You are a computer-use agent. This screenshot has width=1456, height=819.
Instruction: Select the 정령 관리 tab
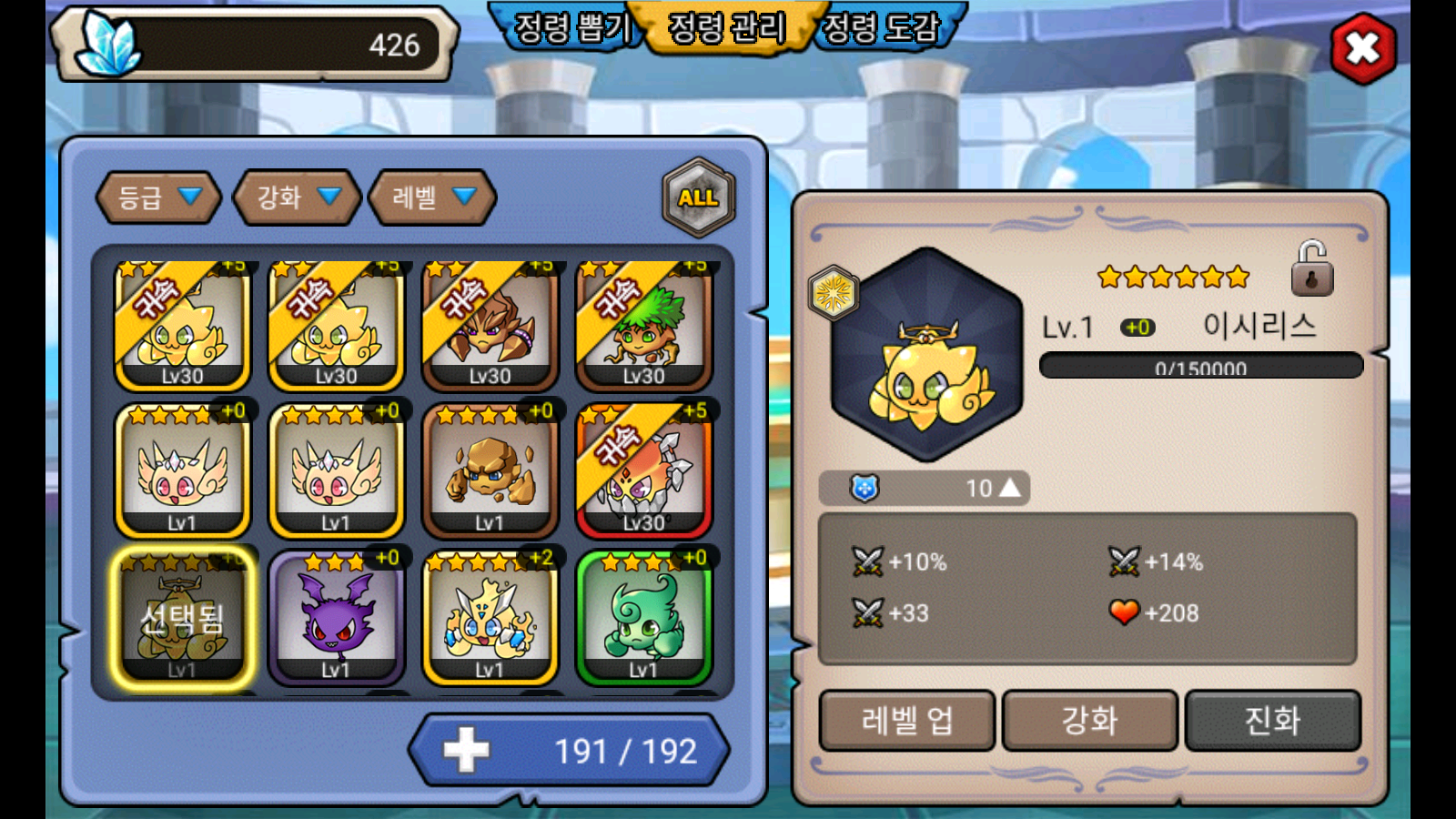[726, 27]
